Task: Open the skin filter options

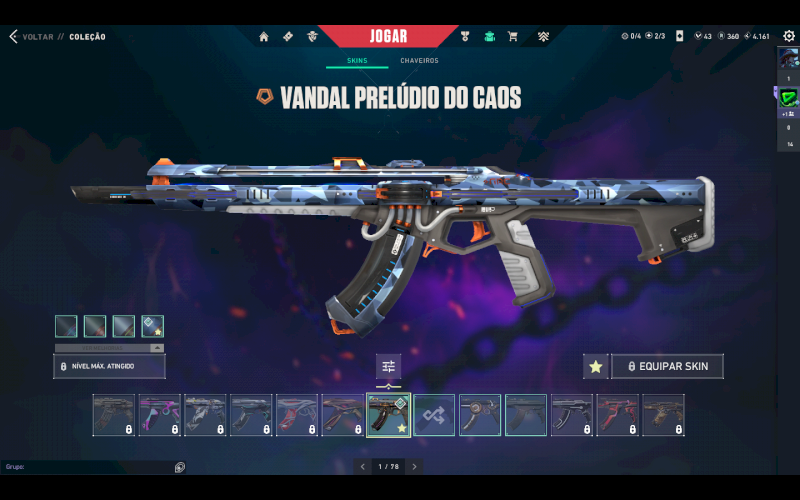Action: coord(389,366)
